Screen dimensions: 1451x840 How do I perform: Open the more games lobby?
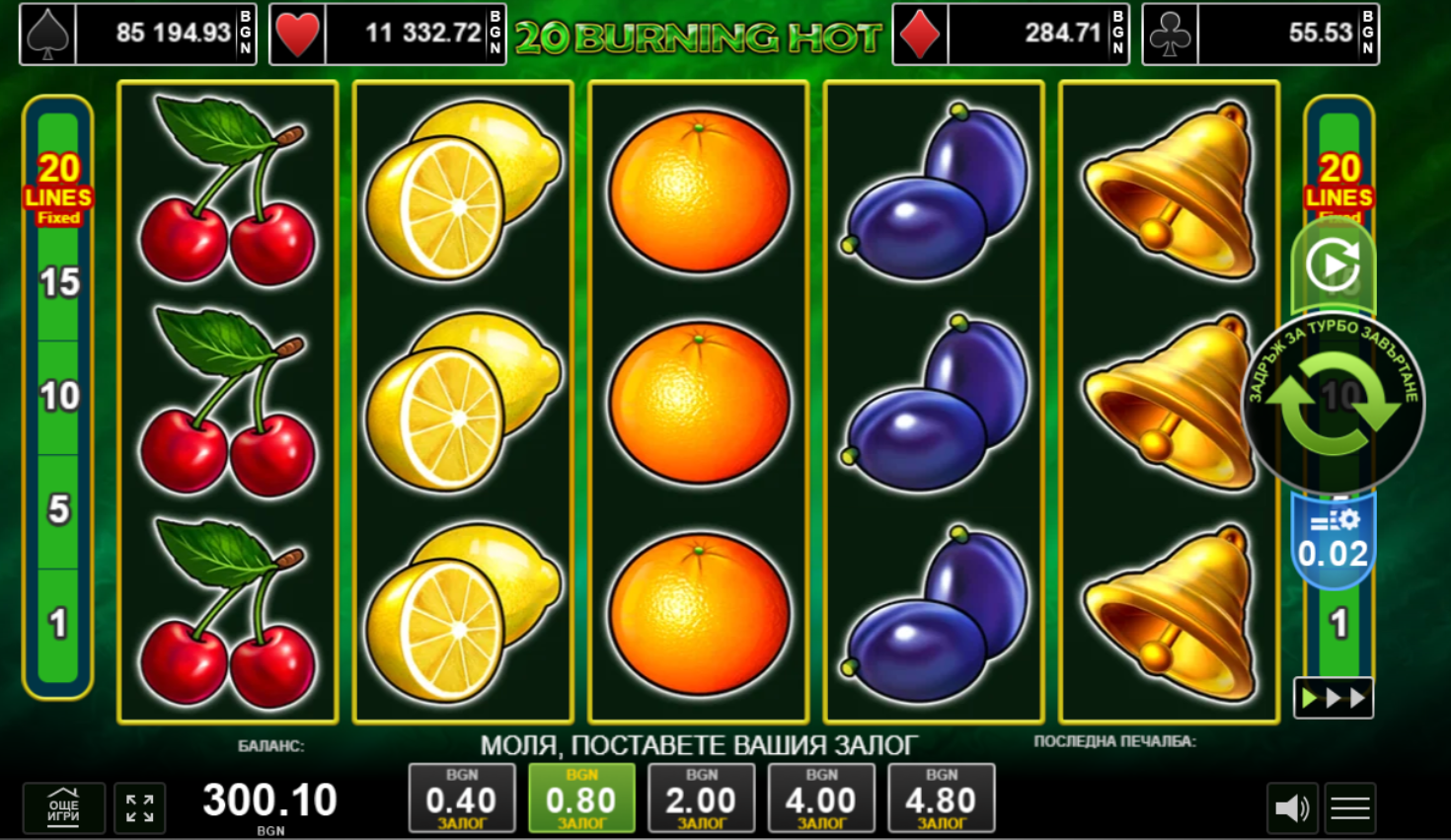[x=64, y=808]
